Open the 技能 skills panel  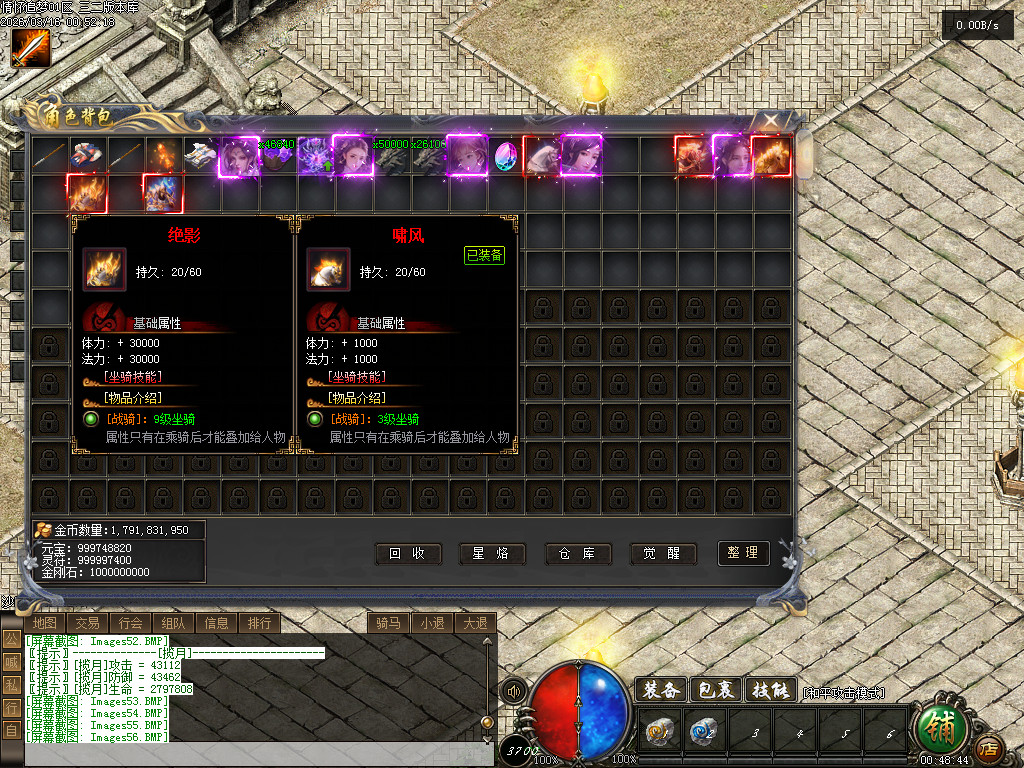pyautogui.click(x=771, y=690)
